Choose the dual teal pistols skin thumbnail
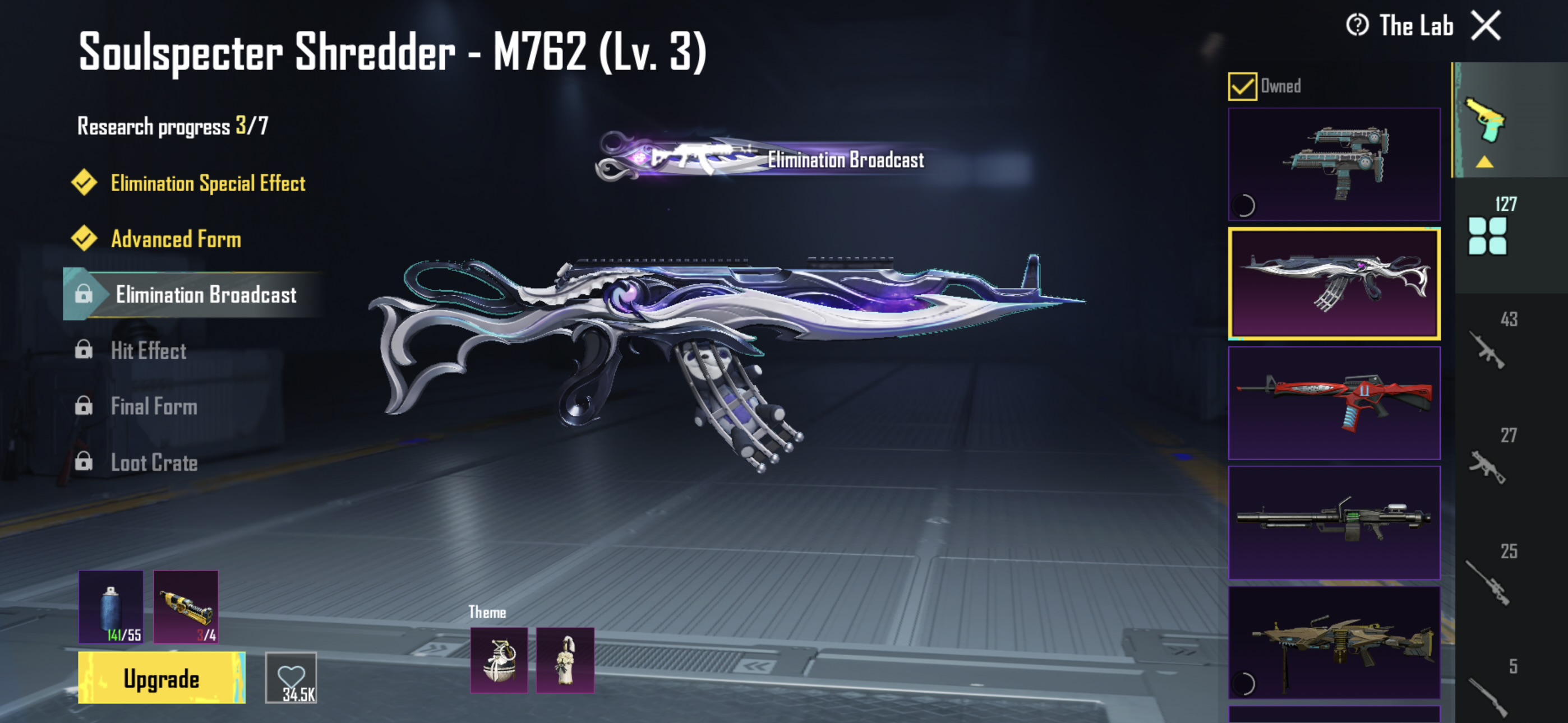Screen dimensions: 1568x723 pos(1334,164)
